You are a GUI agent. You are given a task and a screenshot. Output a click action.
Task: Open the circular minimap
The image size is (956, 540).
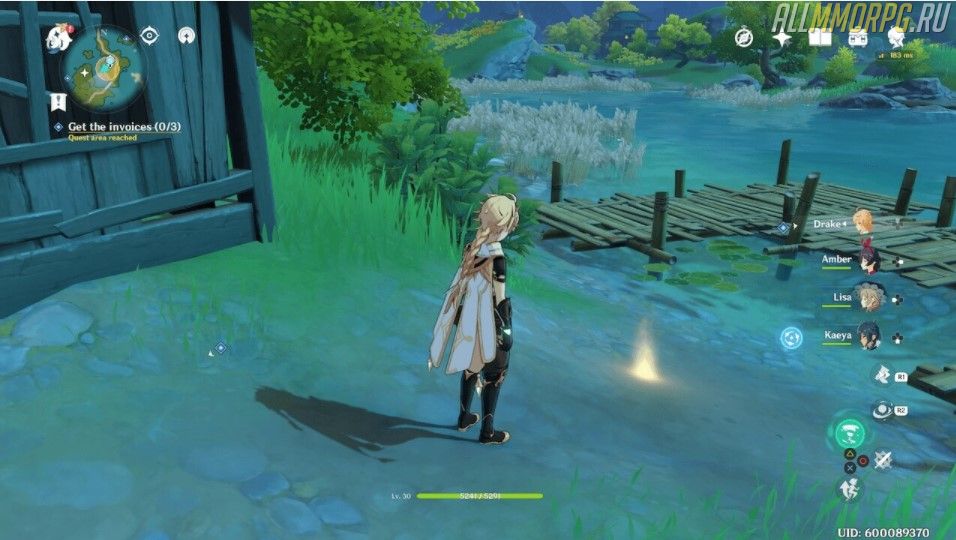102,65
